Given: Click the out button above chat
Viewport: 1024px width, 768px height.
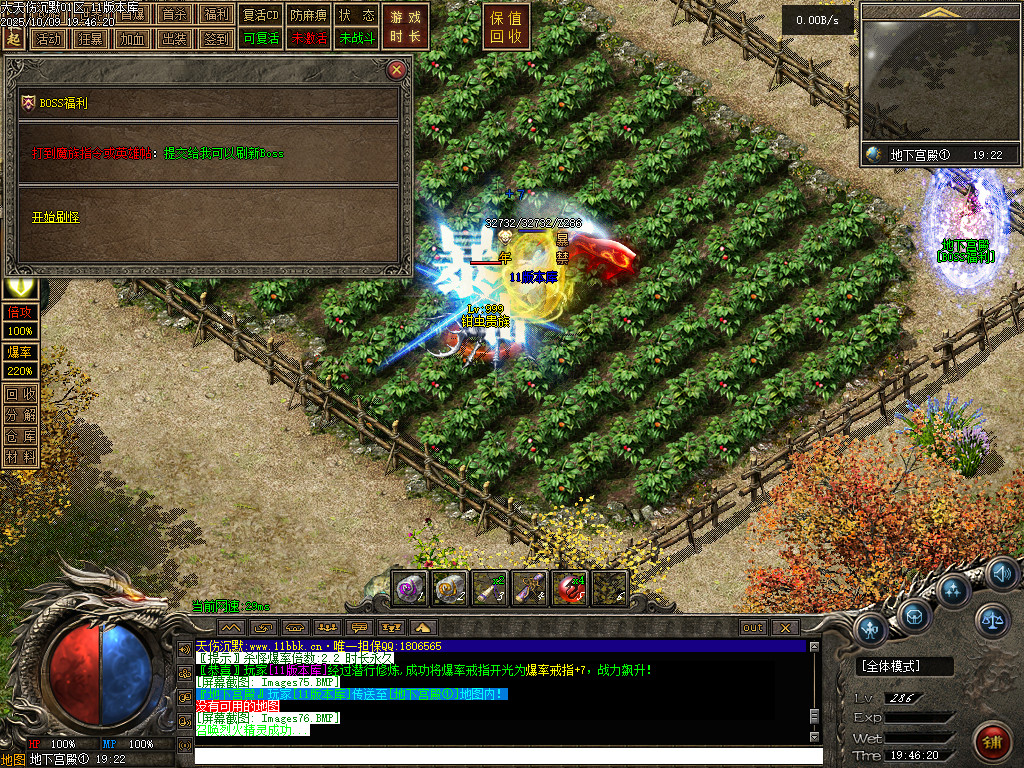Looking at the screenshot, I should pyautogui.click(x=752, y=627).
